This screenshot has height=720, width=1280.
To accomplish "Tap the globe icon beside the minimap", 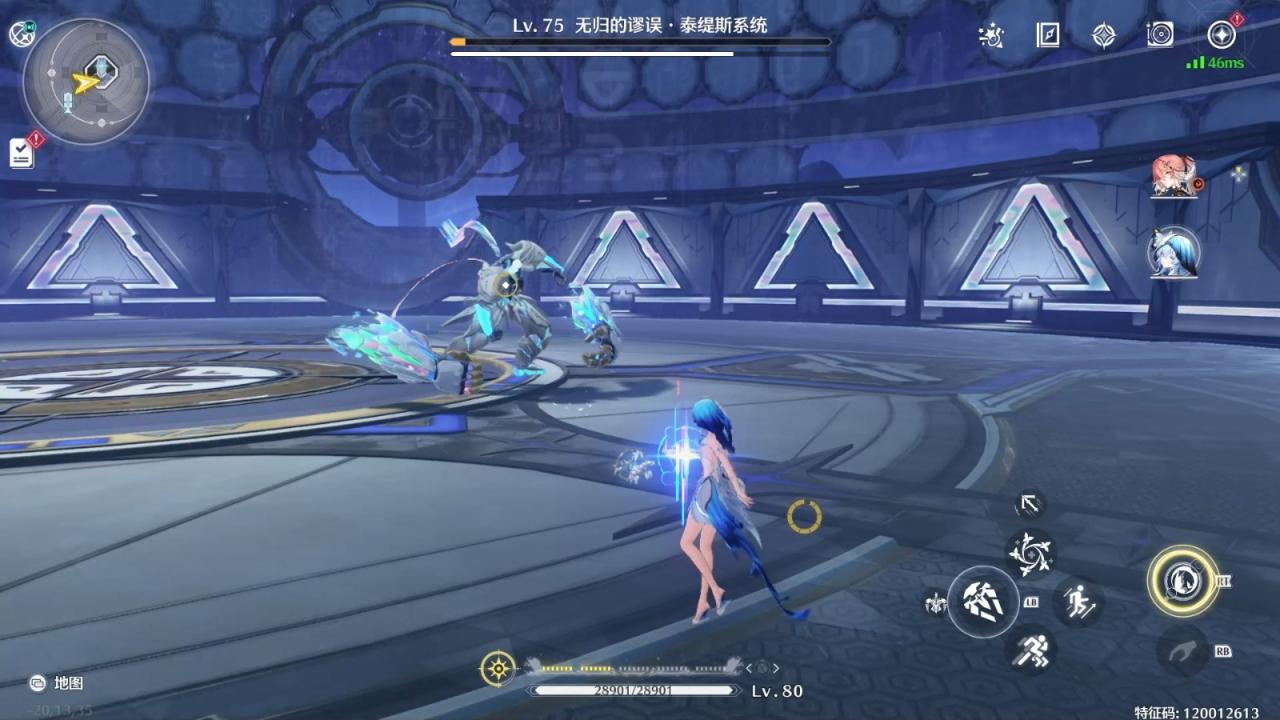I will point(22,34).
